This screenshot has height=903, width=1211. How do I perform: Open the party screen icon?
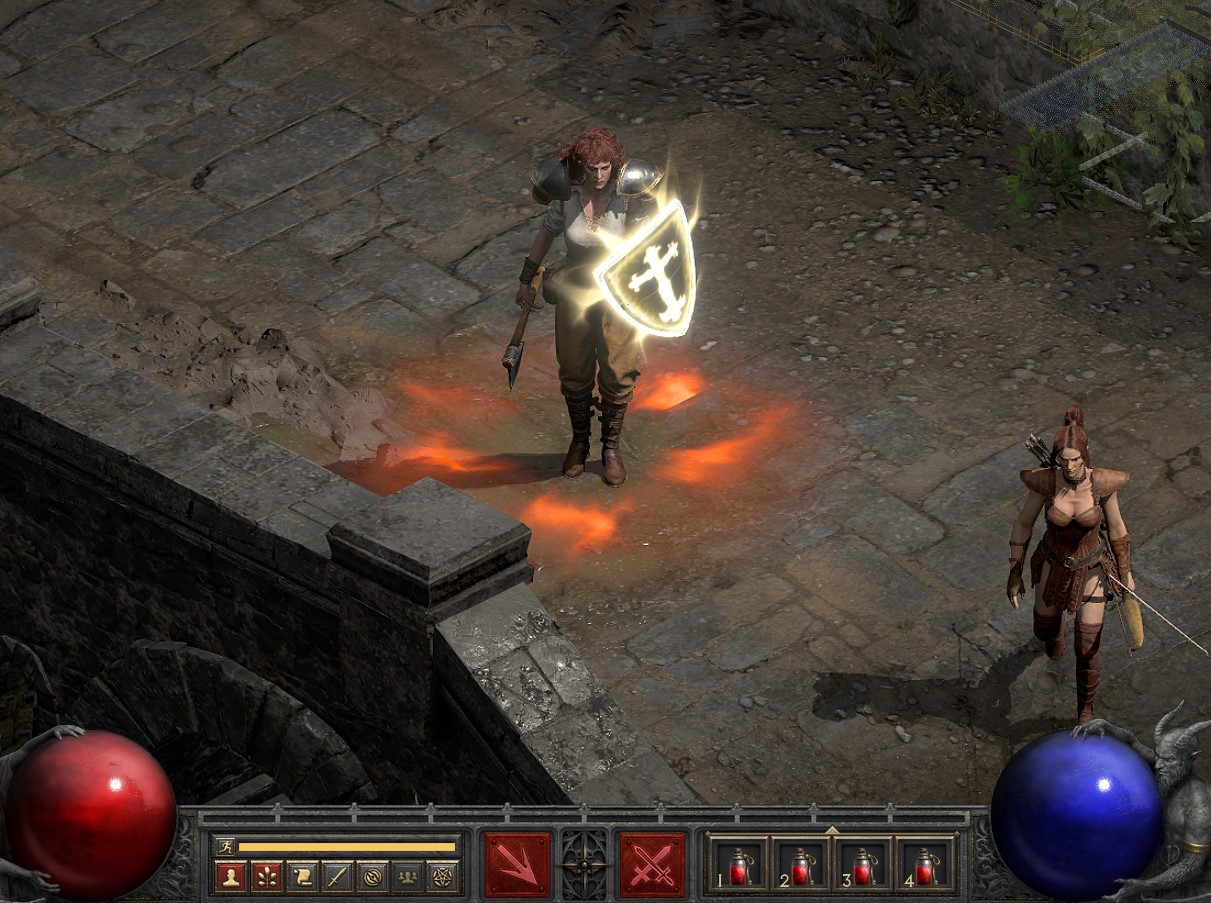coord(406,877)
